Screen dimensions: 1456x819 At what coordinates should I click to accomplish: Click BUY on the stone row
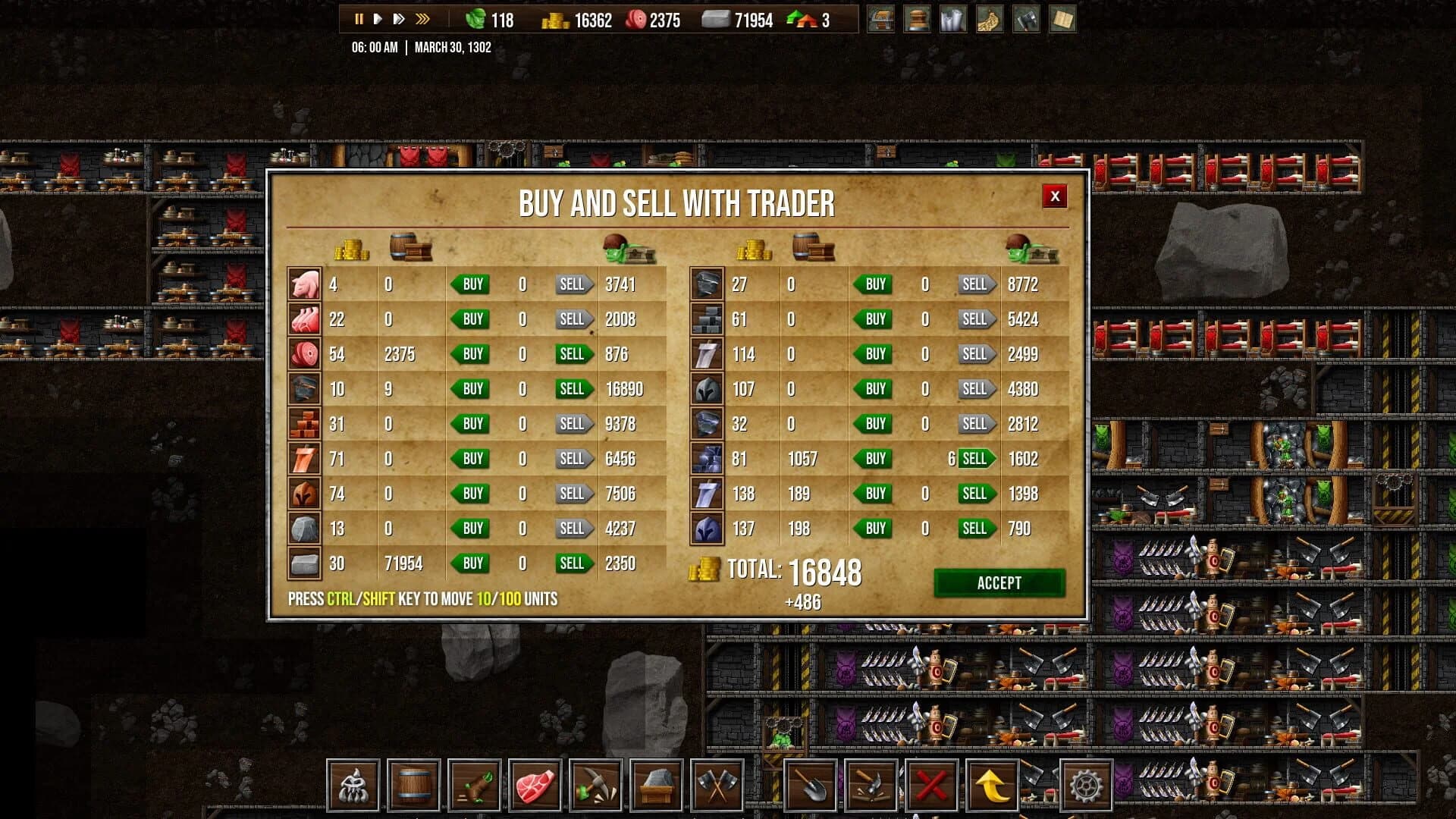(x=471, y=563)
